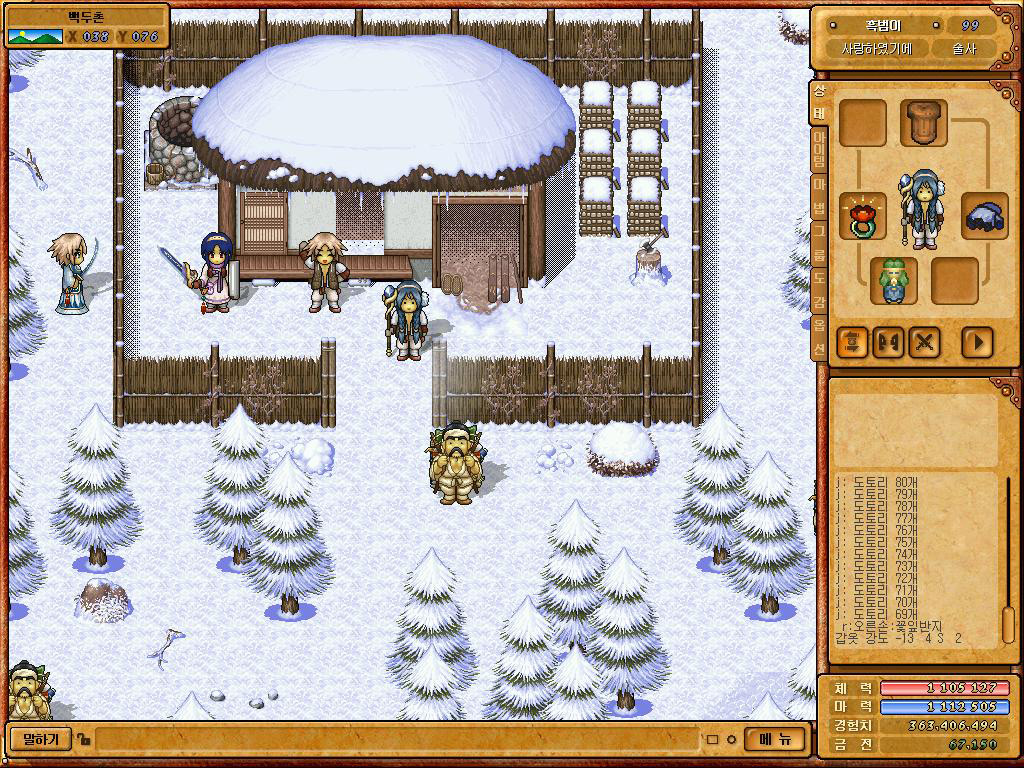Select the brown hat equipment slot

[x=923, y=123]
